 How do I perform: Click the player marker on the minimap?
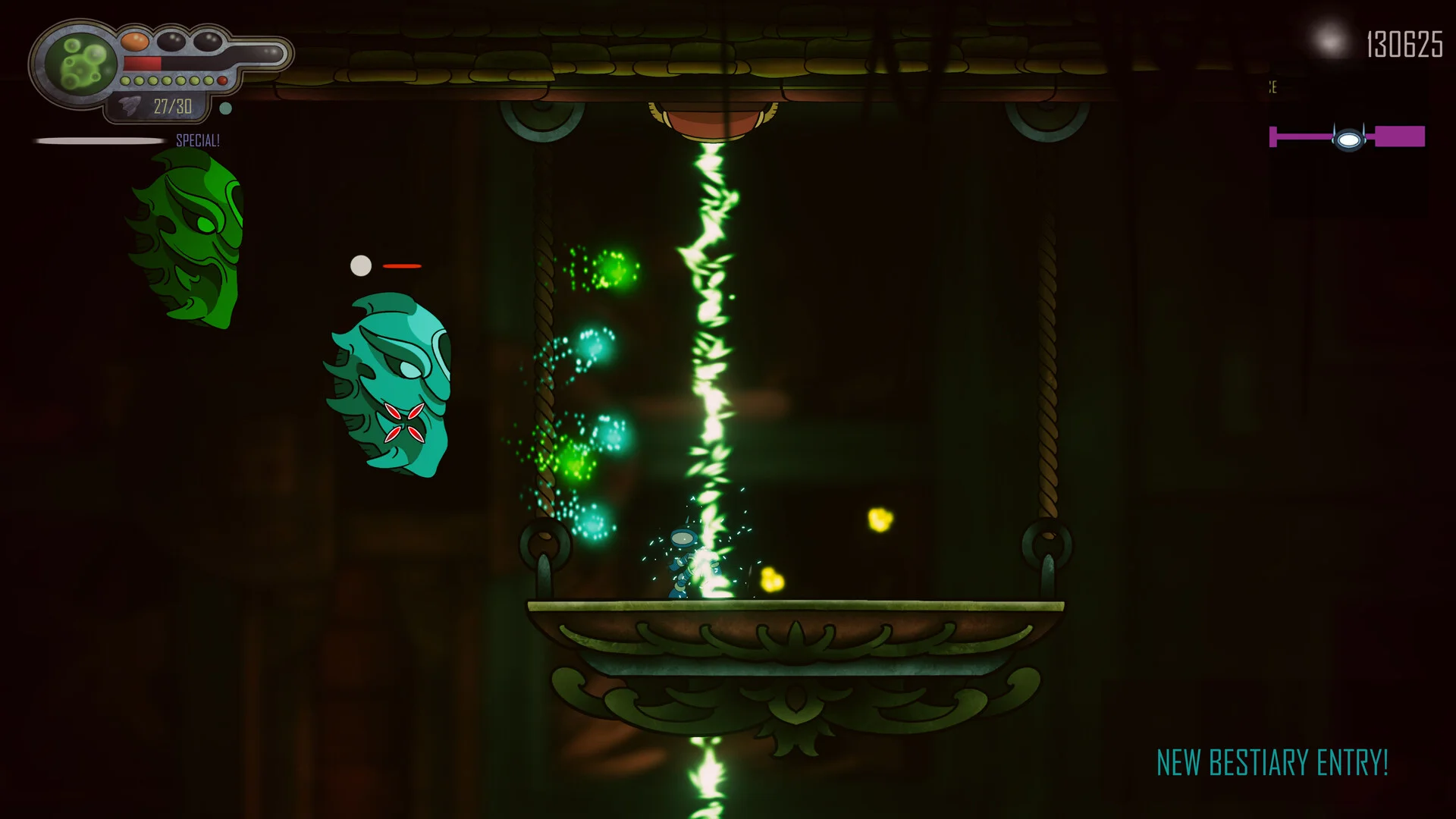[x=1348, y=140]
